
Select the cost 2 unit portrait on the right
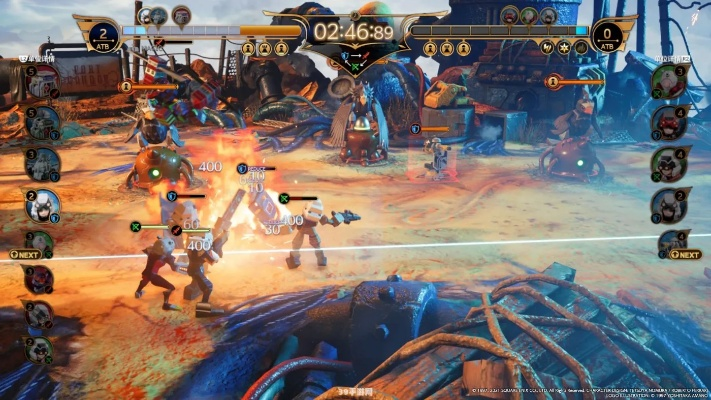(670, 204)
